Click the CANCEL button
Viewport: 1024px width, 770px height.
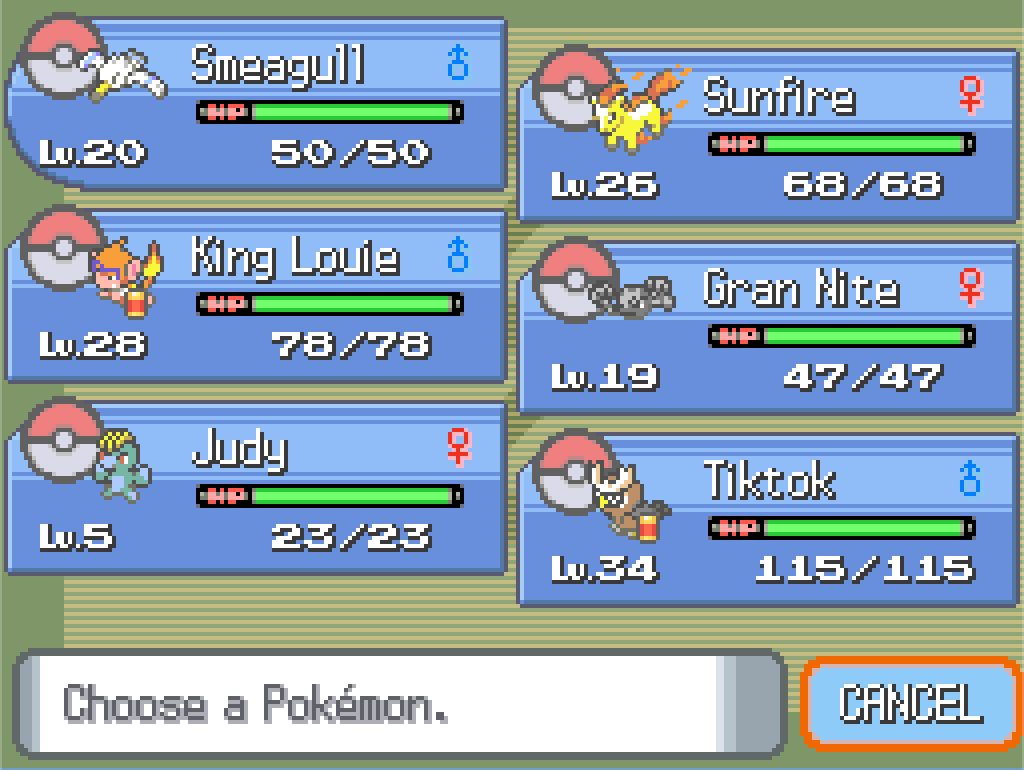(910, 703)
